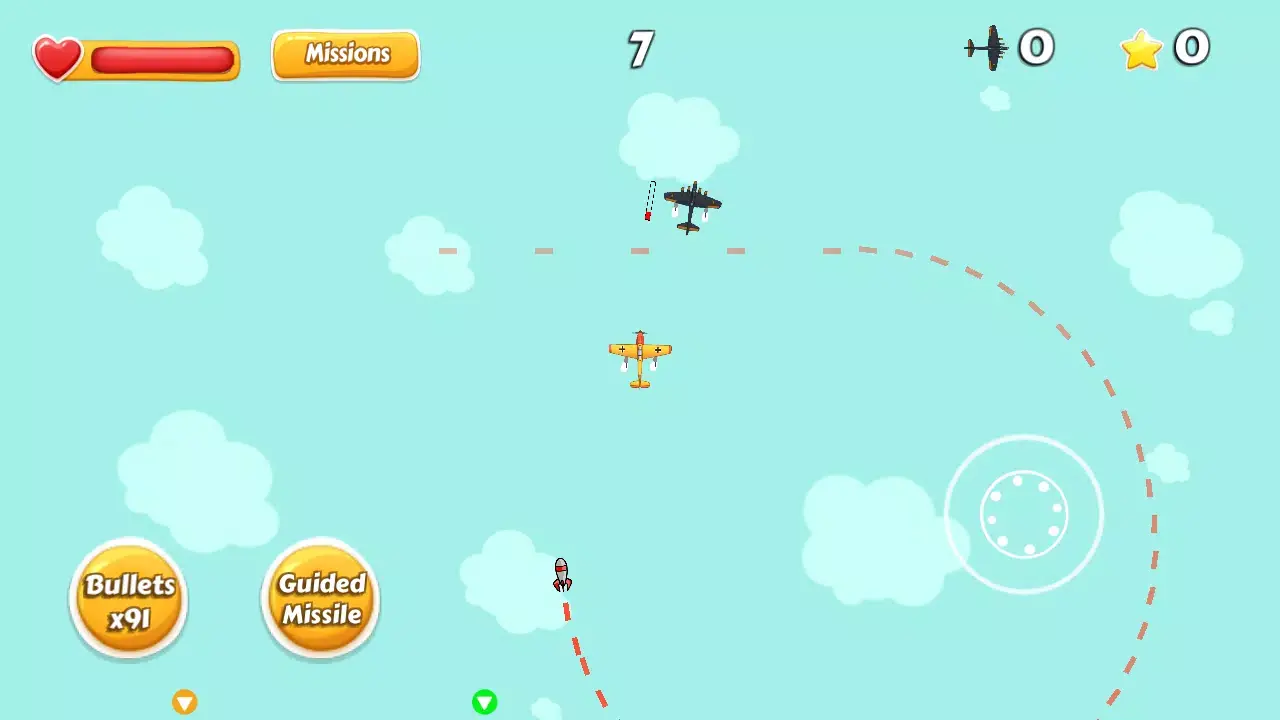Select the falling rocket projectile
Viewport: 1280px width, 720px height.
point(561,574)
